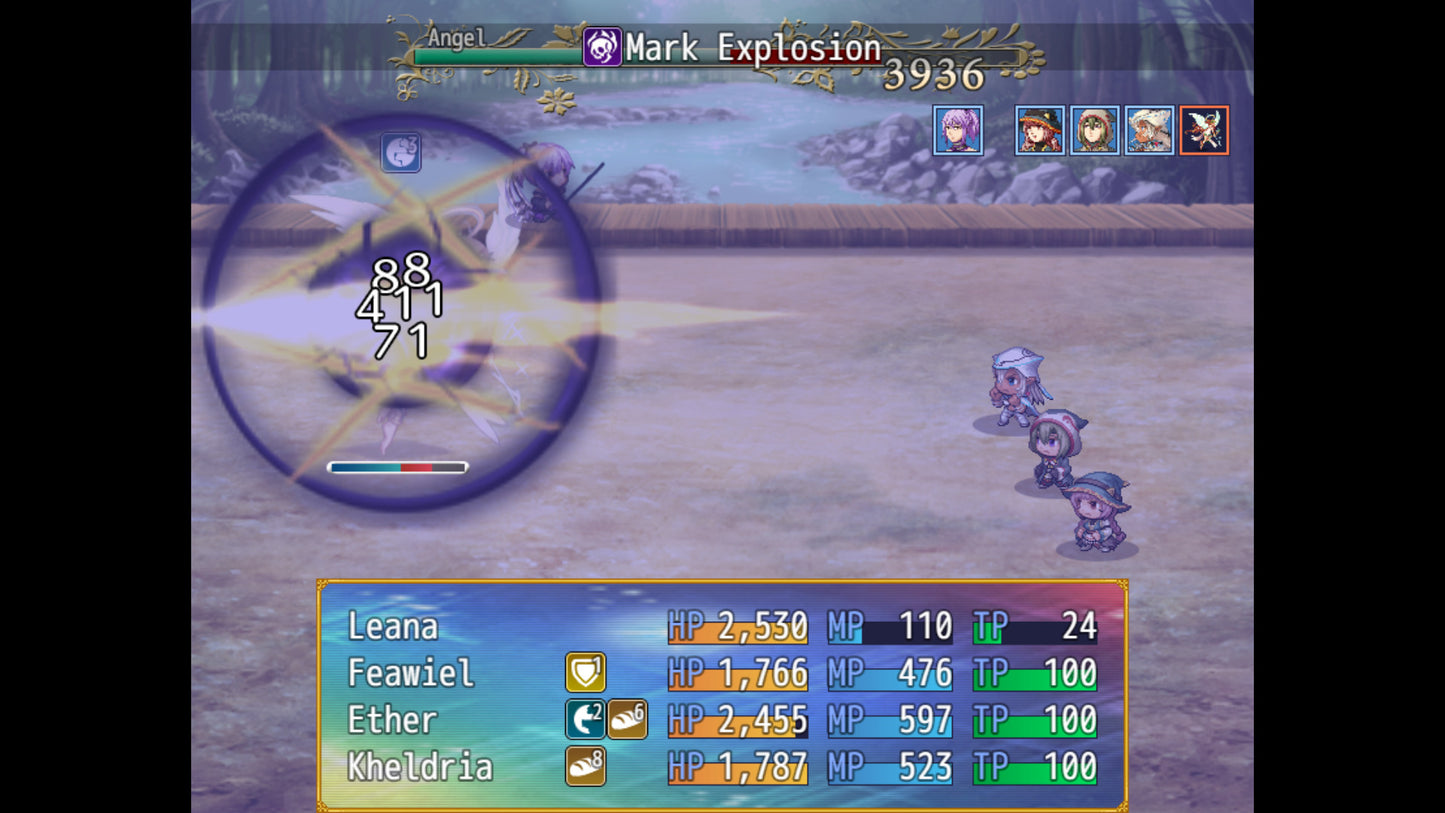Inspect Ether's teal crescent status icon
The height and width of the screenshot is (813, 1445).
click(x=585, y=720)
